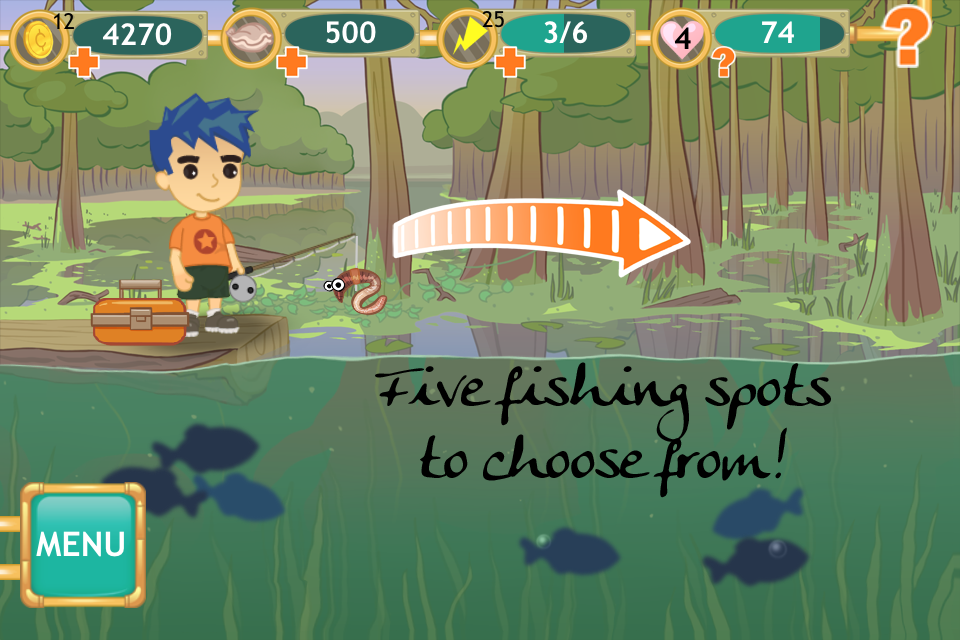Add more gold coins with plus
Image resolution: width=960 pixels, height=640 pixels.
(x=83, y=65)
